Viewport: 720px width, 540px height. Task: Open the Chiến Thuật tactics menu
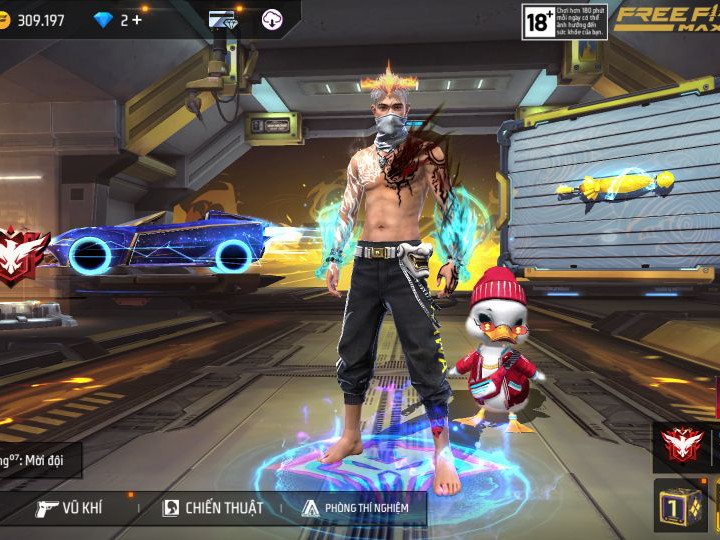[213, 508]
